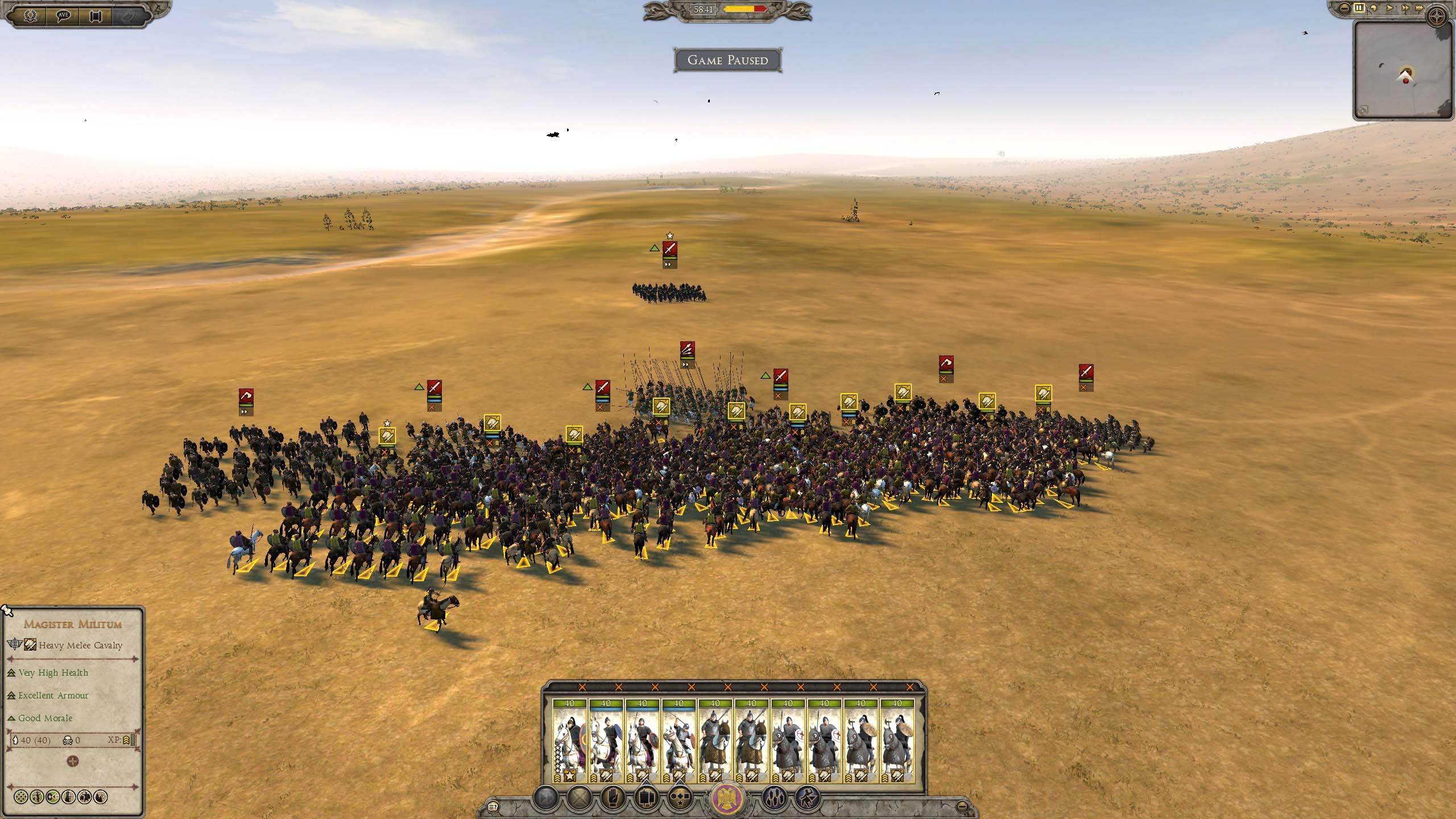
Task: Activate the raised hand halt button
Action: [x=613, y=799]
